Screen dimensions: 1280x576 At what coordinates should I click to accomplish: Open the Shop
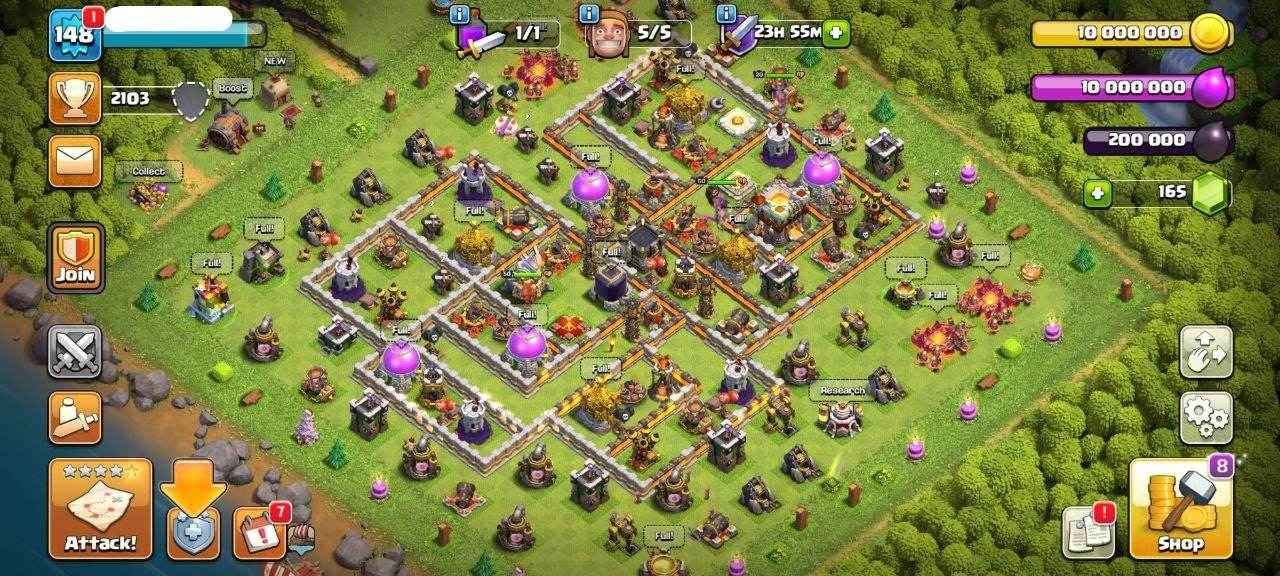(1180, 508)
